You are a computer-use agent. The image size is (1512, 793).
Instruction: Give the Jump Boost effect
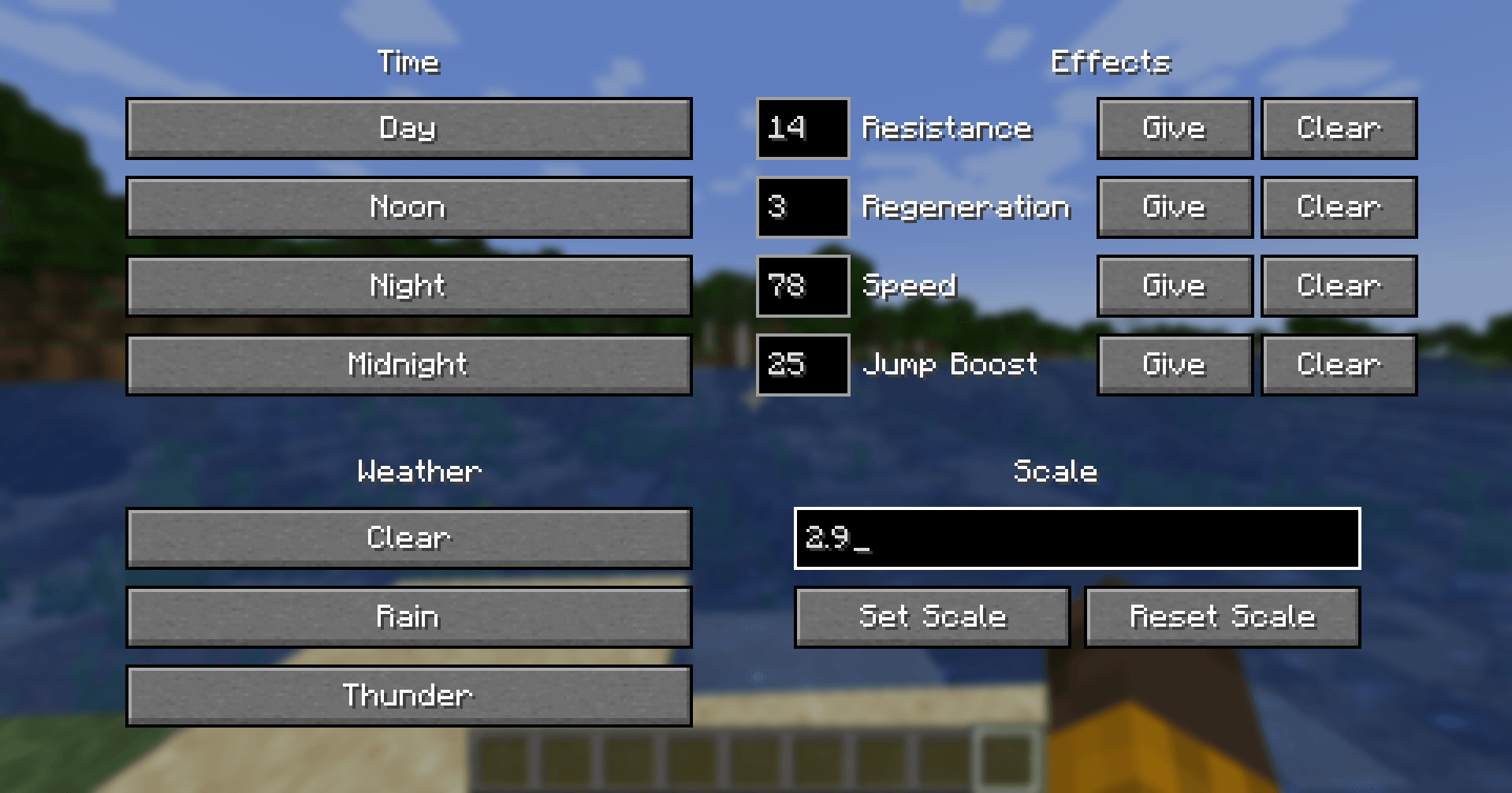tap(1174, 365)
